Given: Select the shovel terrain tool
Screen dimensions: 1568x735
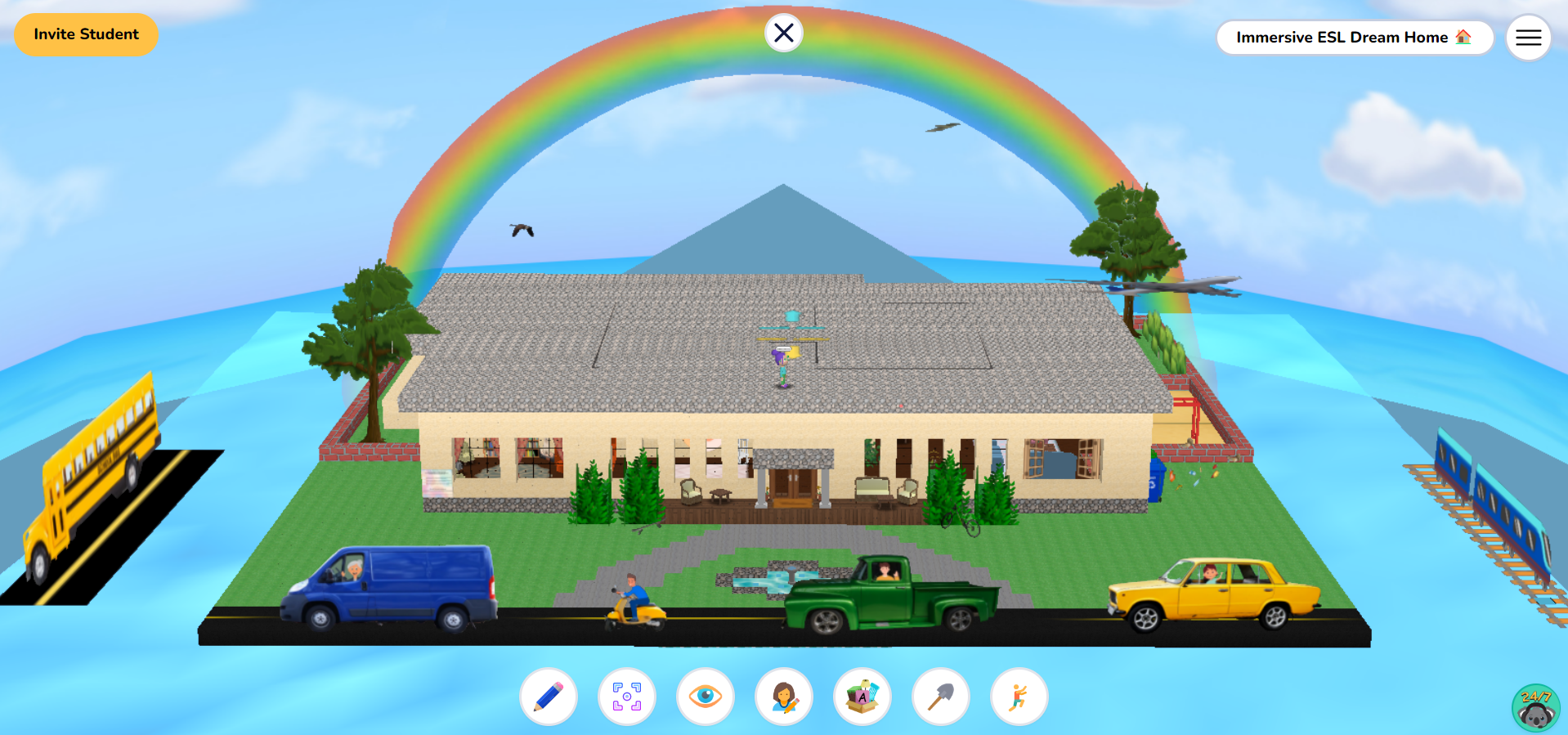Looking at the screenshot, I should click(940, 696).
